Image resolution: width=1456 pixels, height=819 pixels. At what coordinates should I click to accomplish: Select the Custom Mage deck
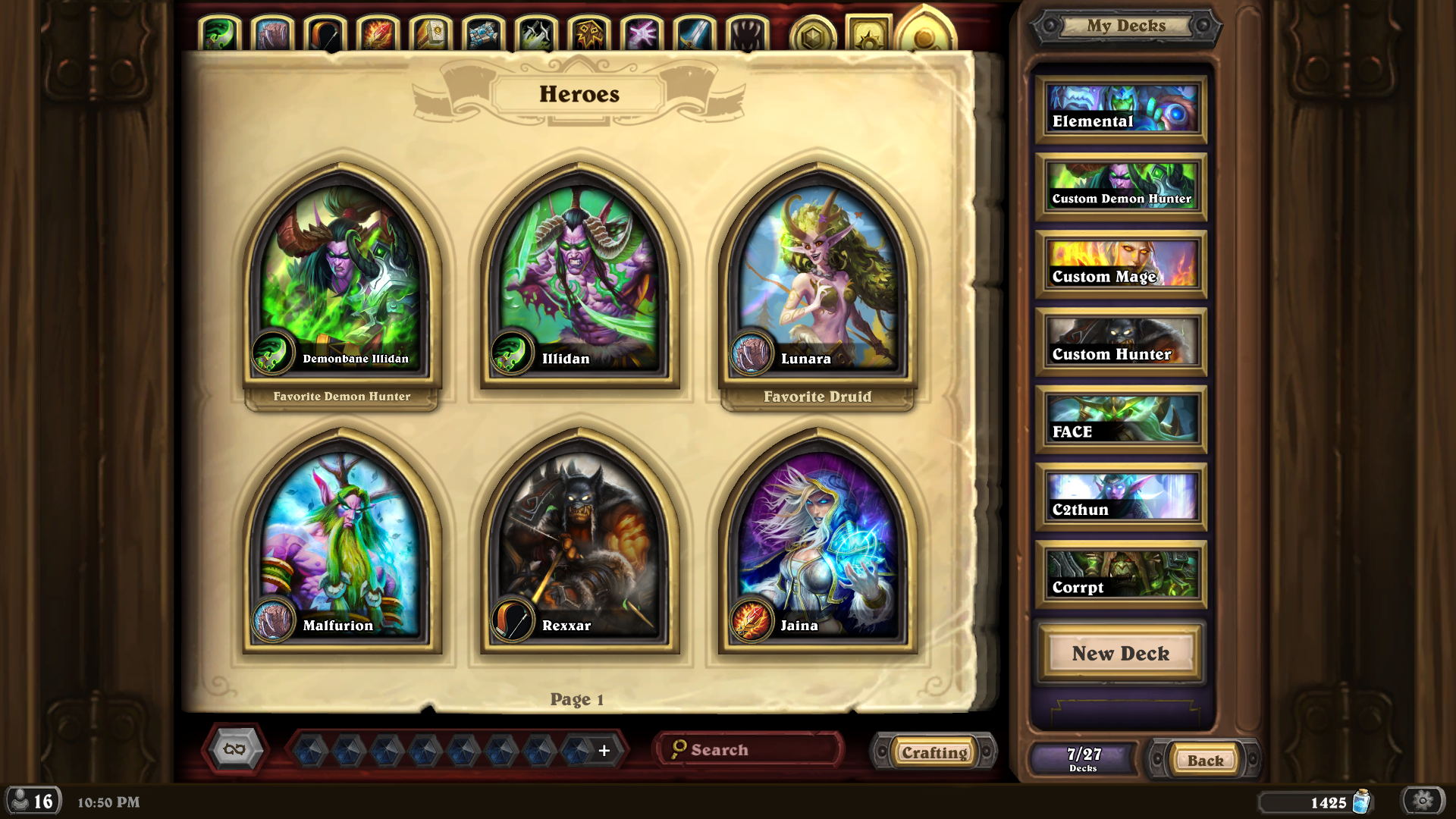click(1121, 265)
